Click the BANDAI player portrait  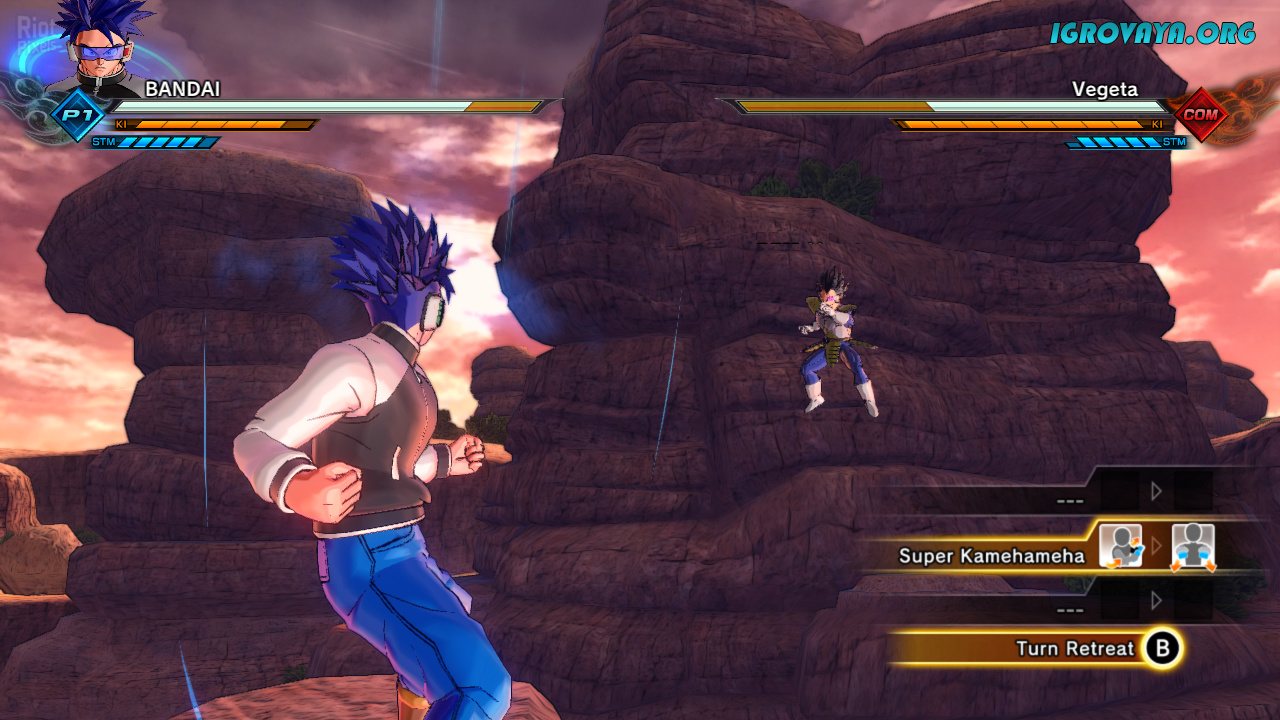point(98,48)
